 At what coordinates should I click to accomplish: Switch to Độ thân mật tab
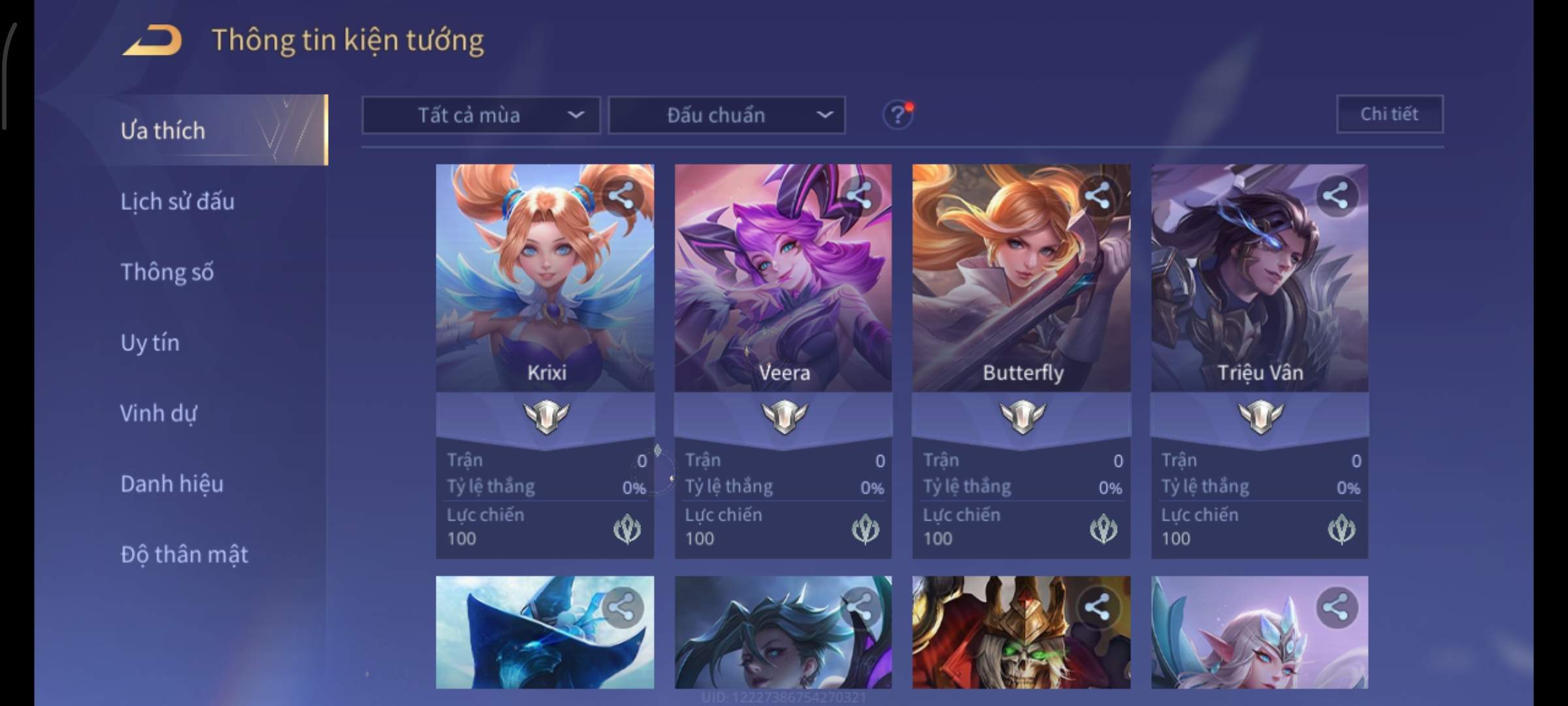click(184, 554)
